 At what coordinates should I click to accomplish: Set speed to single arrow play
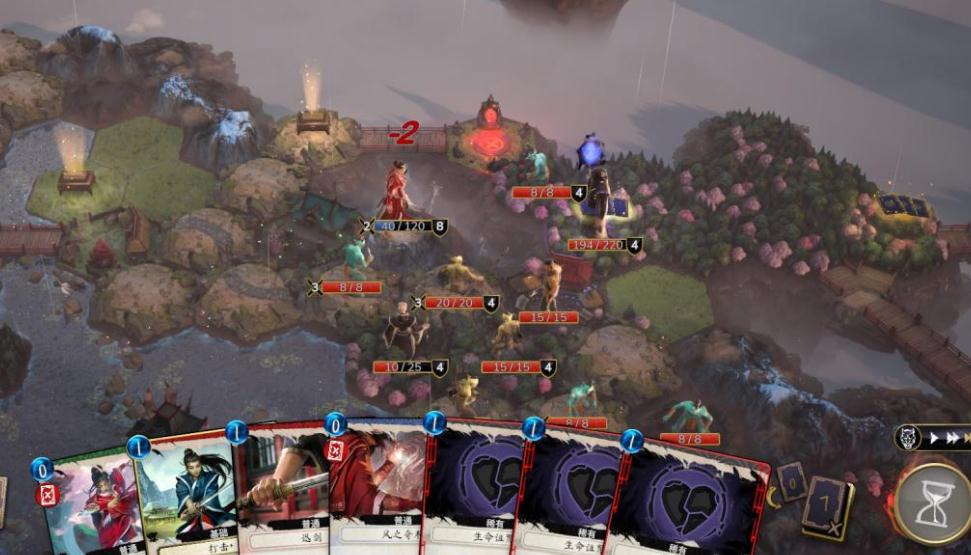[x=934, y=438]
